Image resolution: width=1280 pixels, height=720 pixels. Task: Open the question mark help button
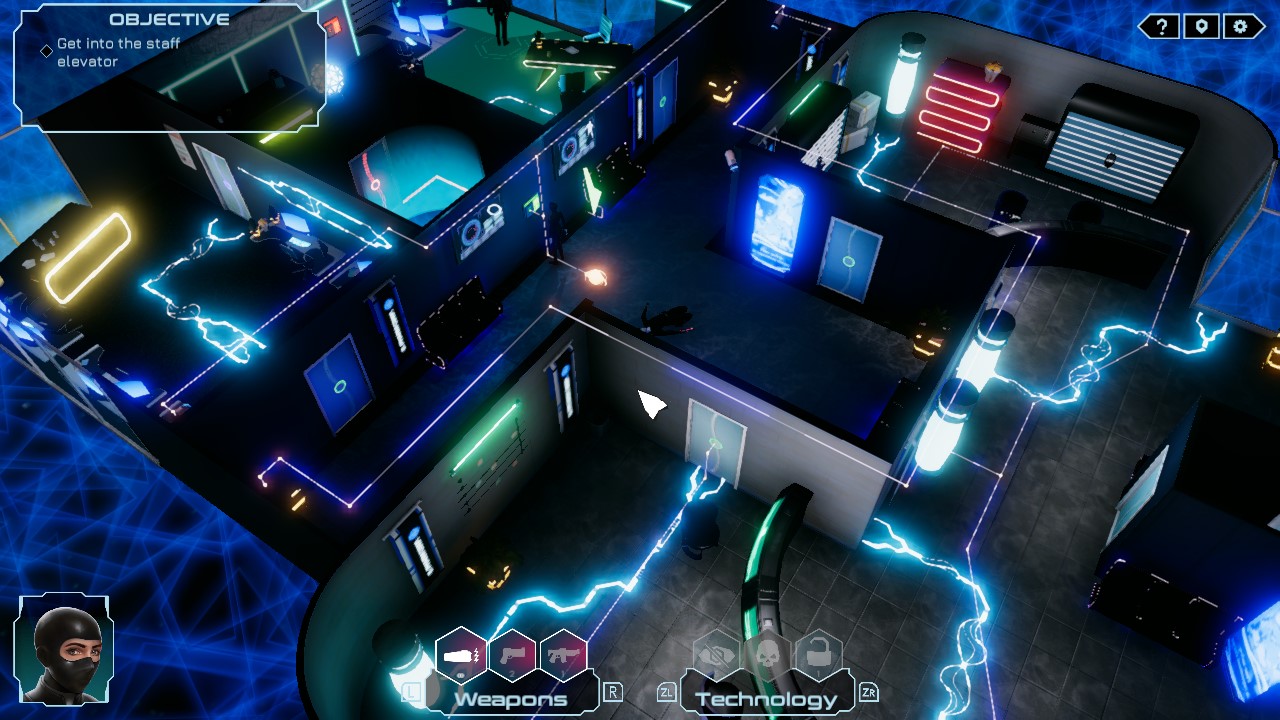click(x=1161, y=27)
